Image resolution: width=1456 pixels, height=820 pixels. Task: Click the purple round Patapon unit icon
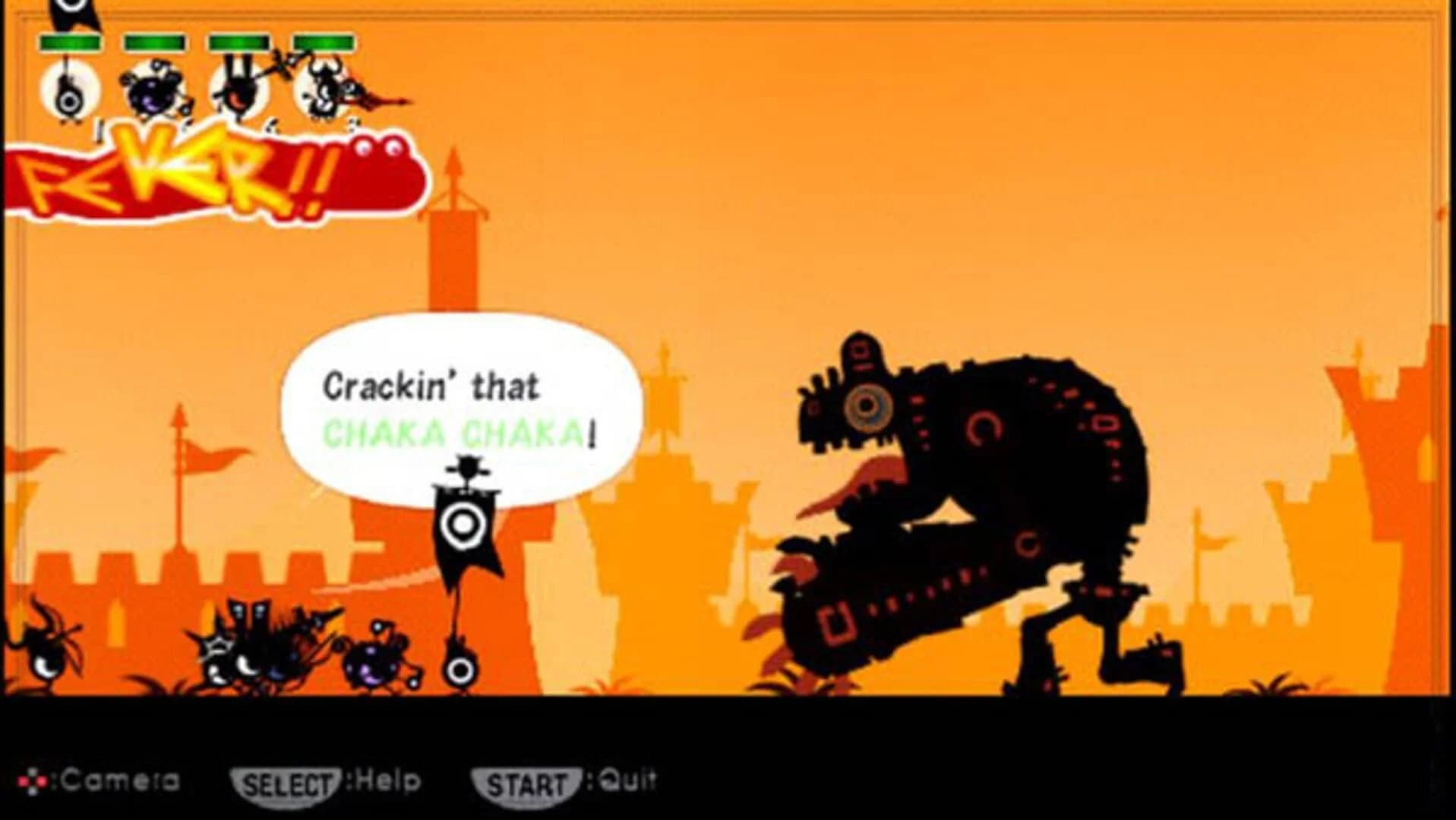(x=150, y=91)
